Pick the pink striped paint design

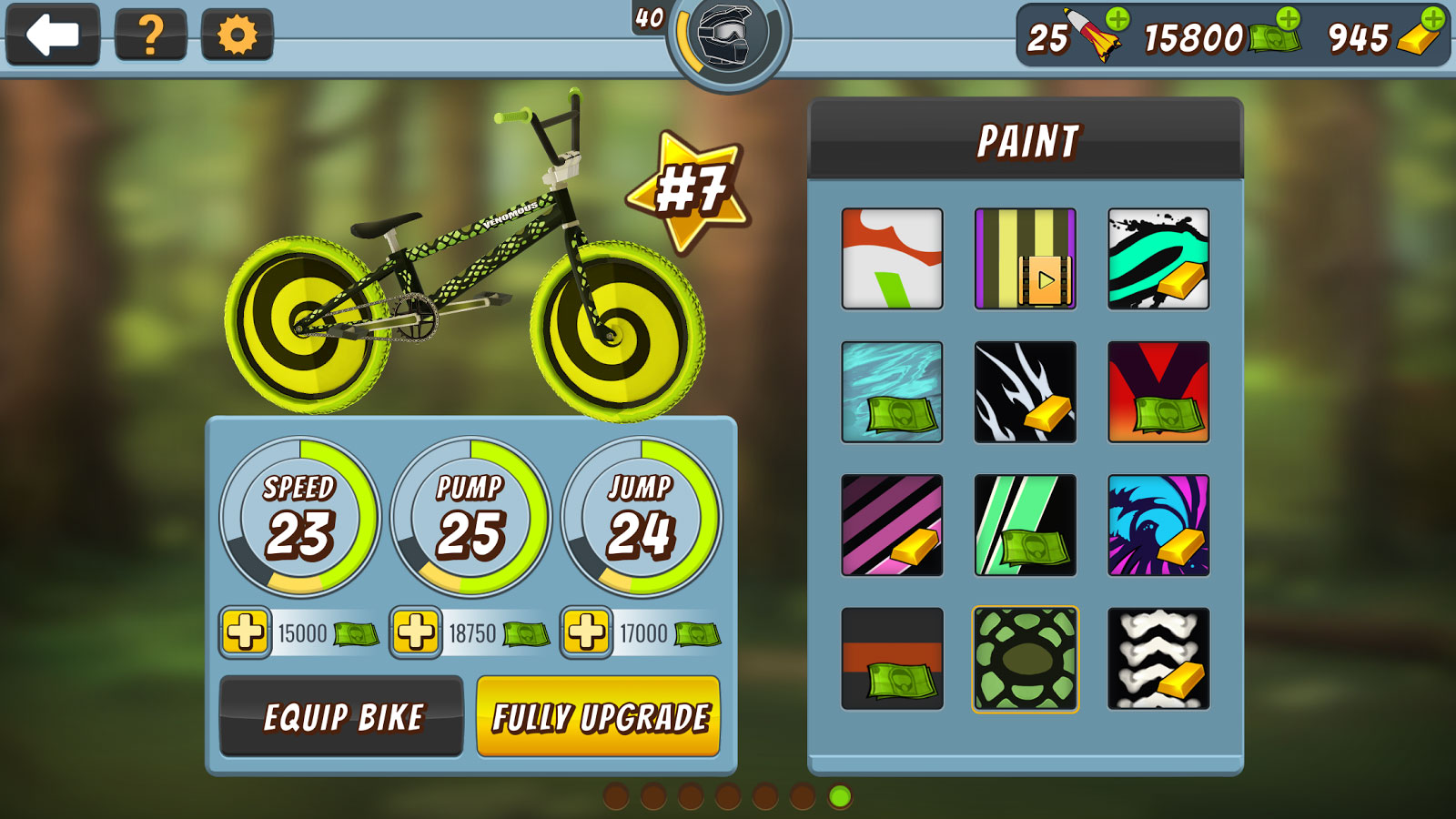891,526
